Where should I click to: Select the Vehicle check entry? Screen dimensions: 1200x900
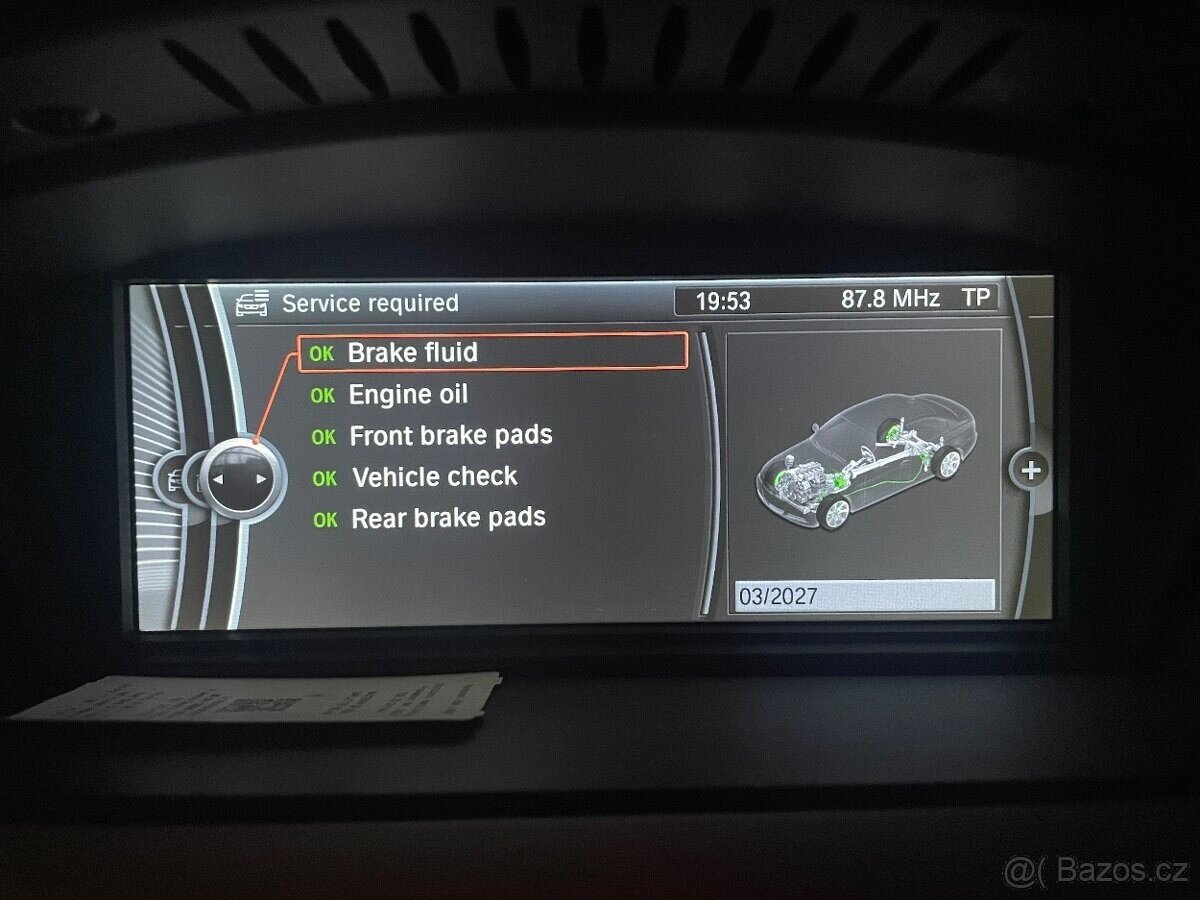[434, 477]
